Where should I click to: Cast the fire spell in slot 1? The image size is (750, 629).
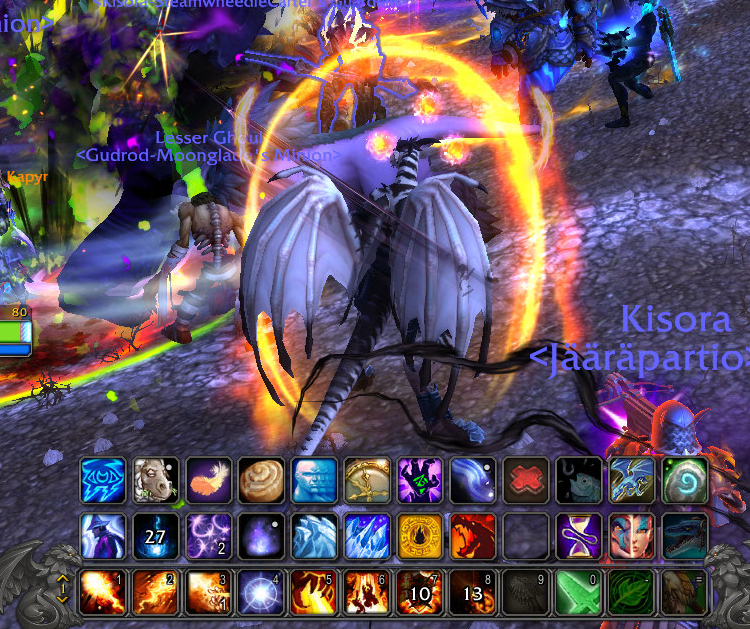point(103,592)
